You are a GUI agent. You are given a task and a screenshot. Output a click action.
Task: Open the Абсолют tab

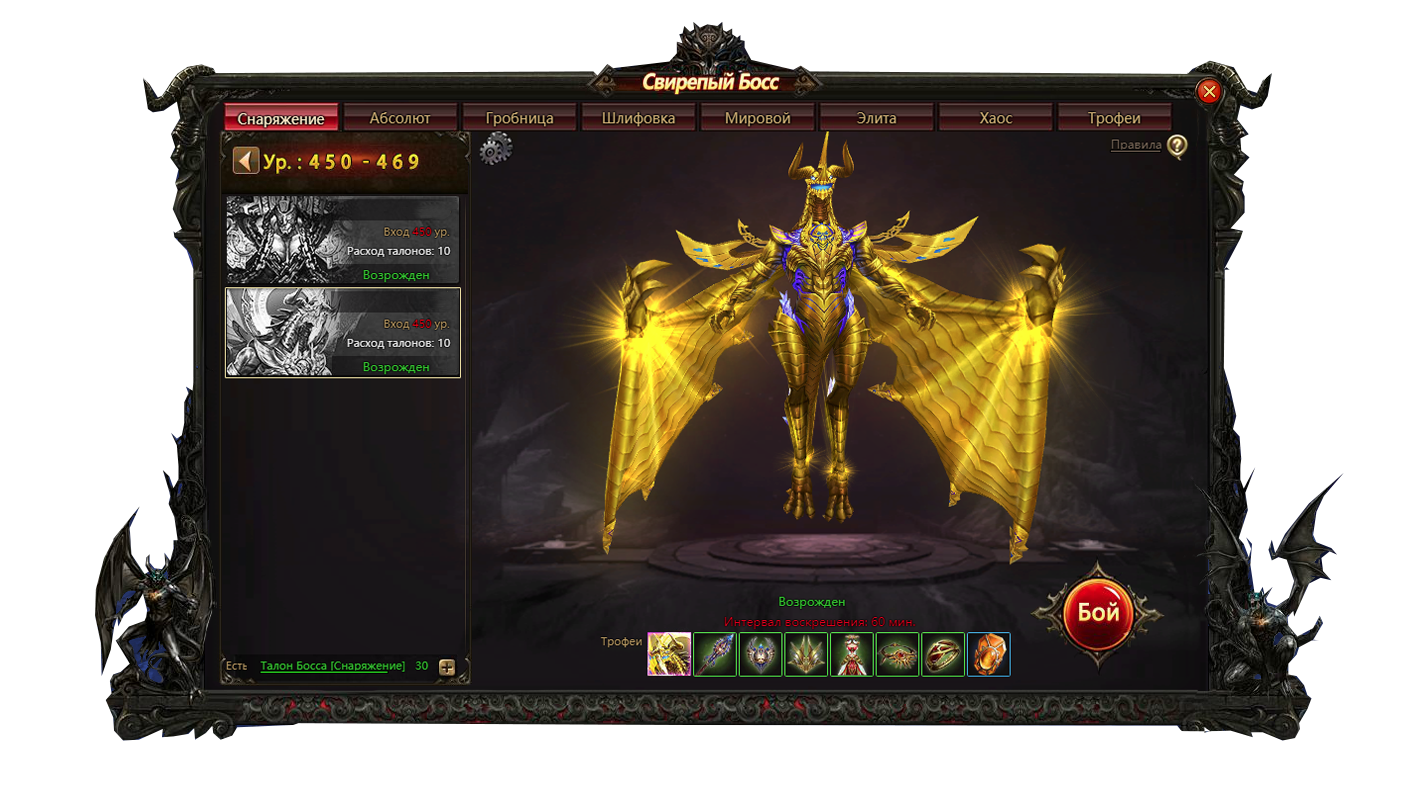pyautogui.click(x=400, y=118)
